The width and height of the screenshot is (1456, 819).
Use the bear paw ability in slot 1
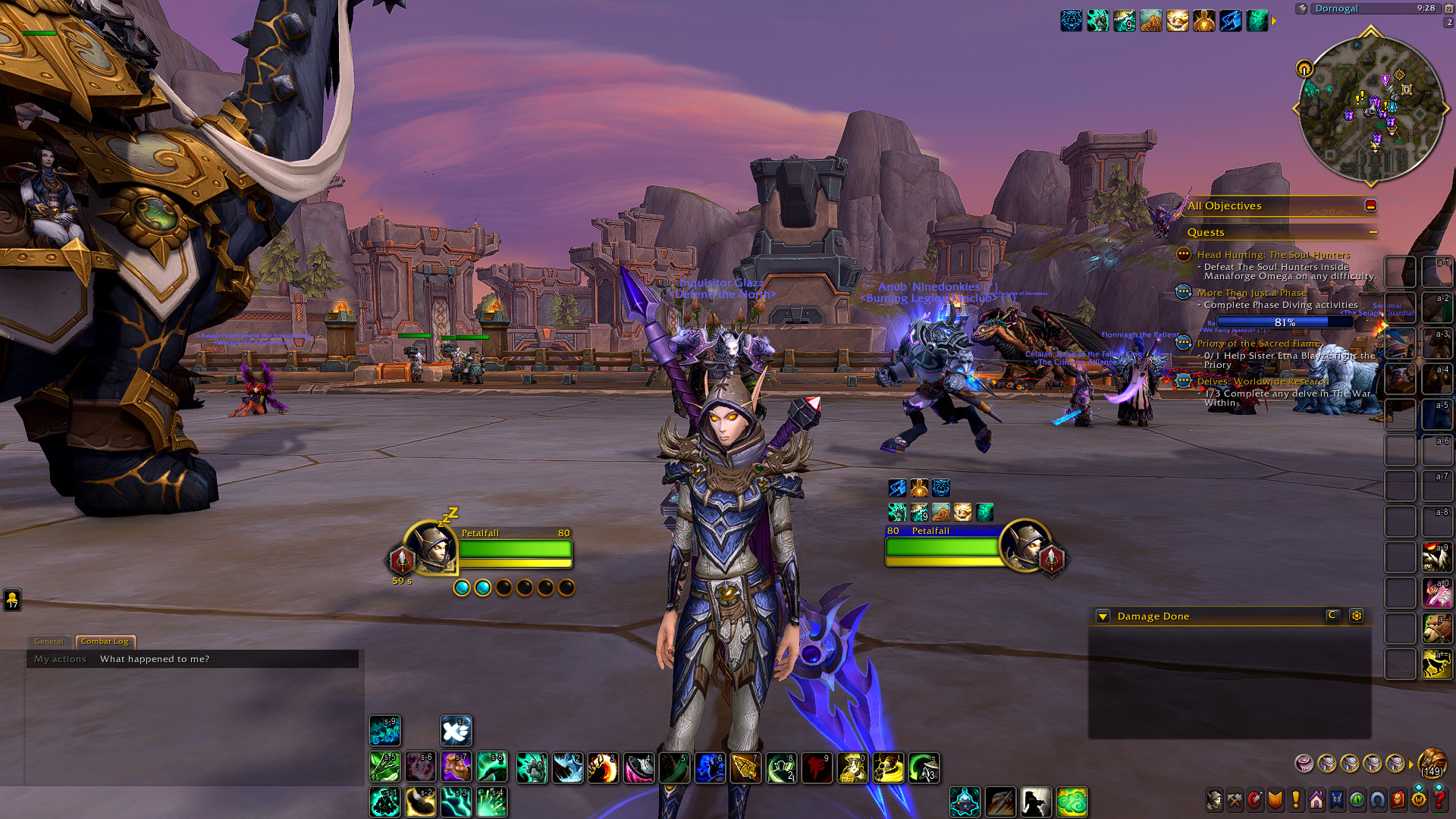point(532,767)
